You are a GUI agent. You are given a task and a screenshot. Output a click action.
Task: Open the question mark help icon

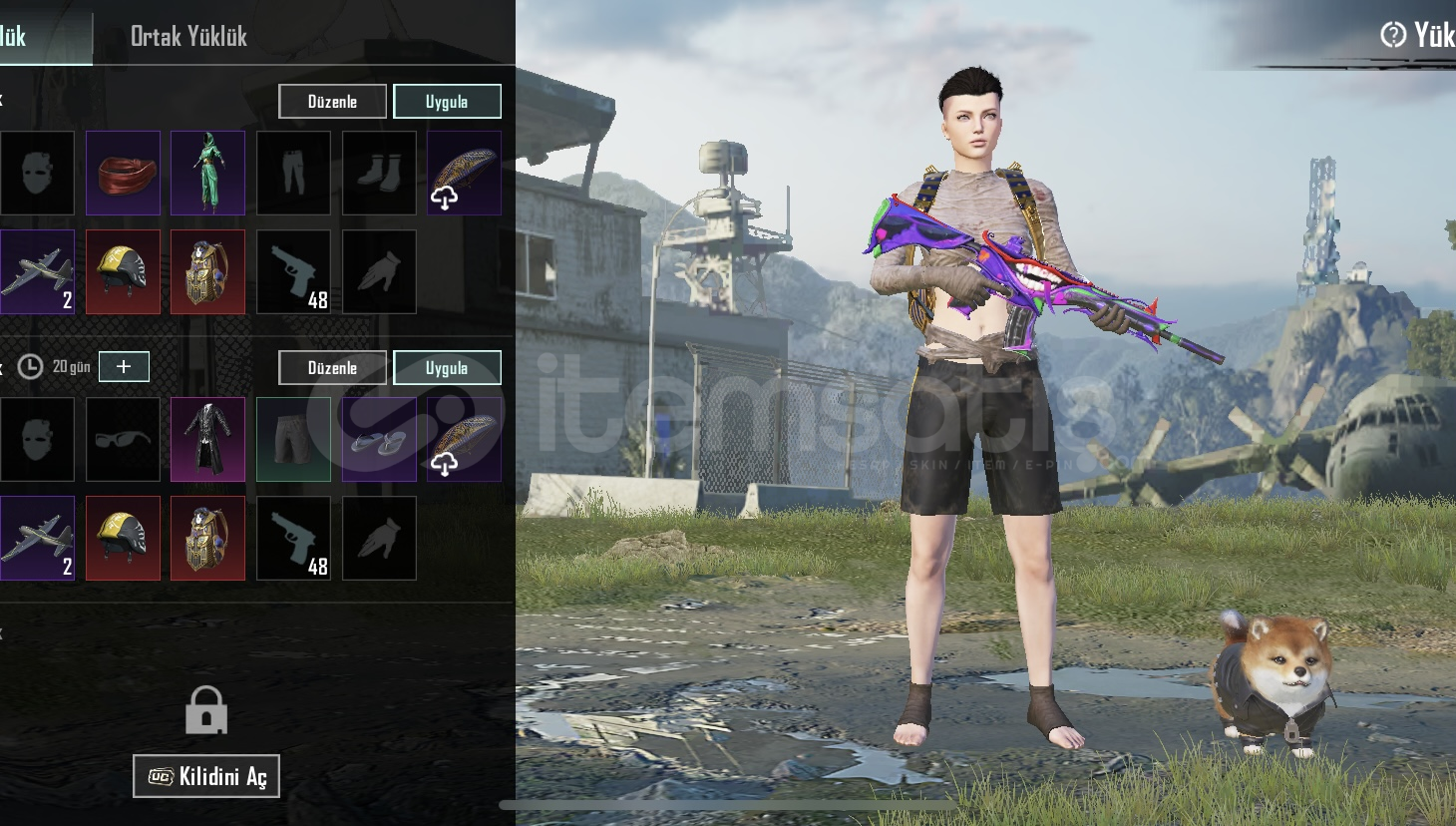(x=1392, y=35)
